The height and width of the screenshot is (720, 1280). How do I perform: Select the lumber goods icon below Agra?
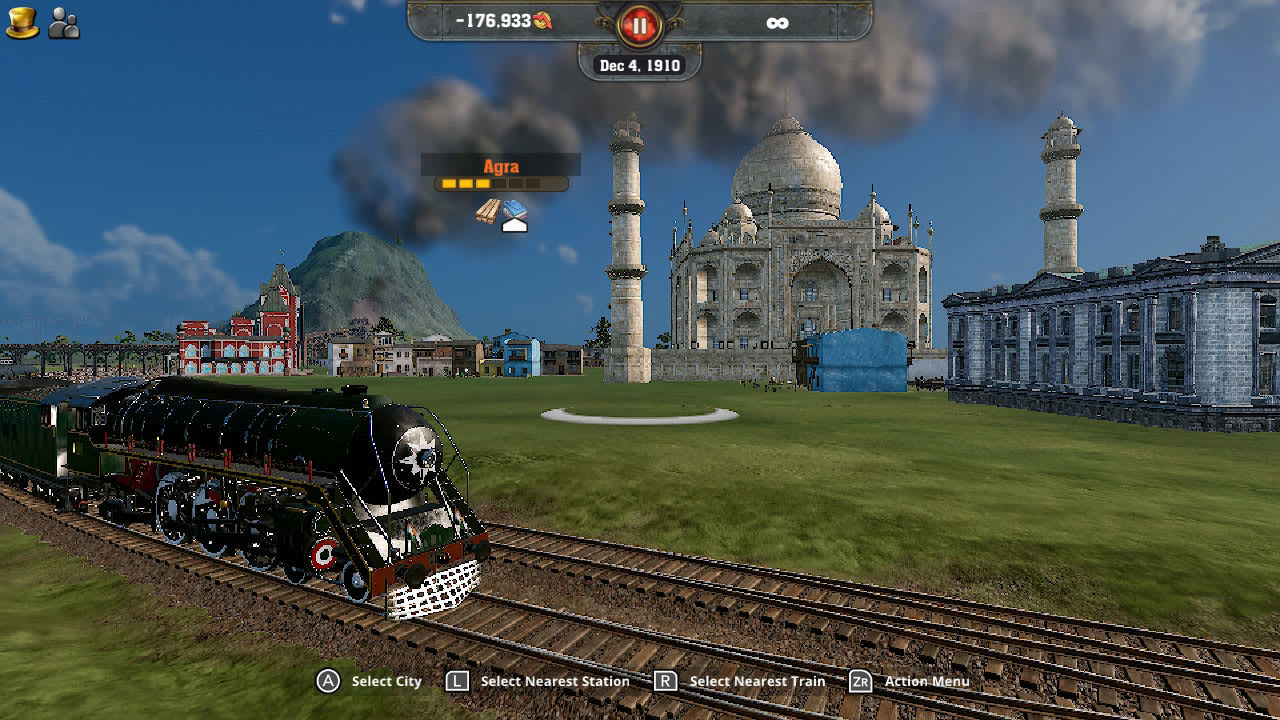point(488,209)
